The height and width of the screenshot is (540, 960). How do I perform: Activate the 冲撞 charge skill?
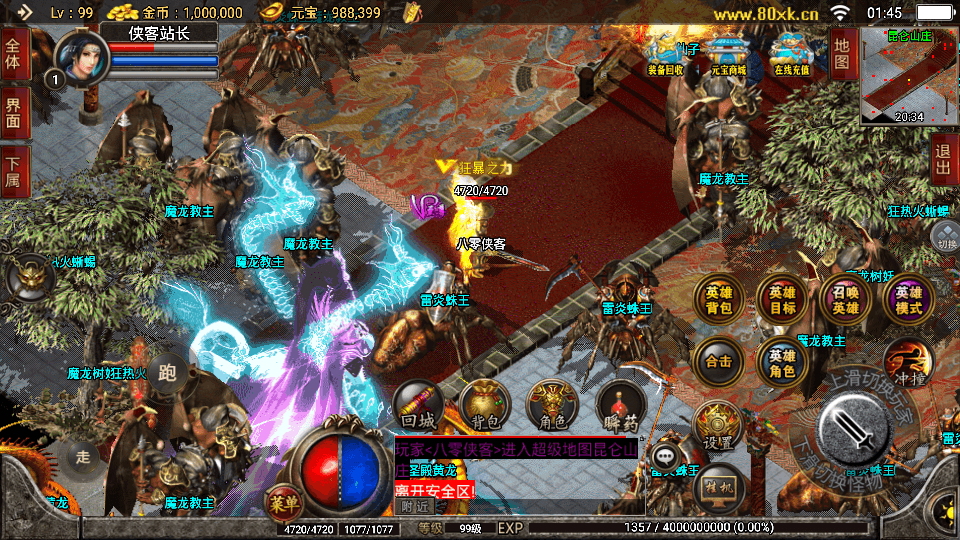[x=908, y=362]
